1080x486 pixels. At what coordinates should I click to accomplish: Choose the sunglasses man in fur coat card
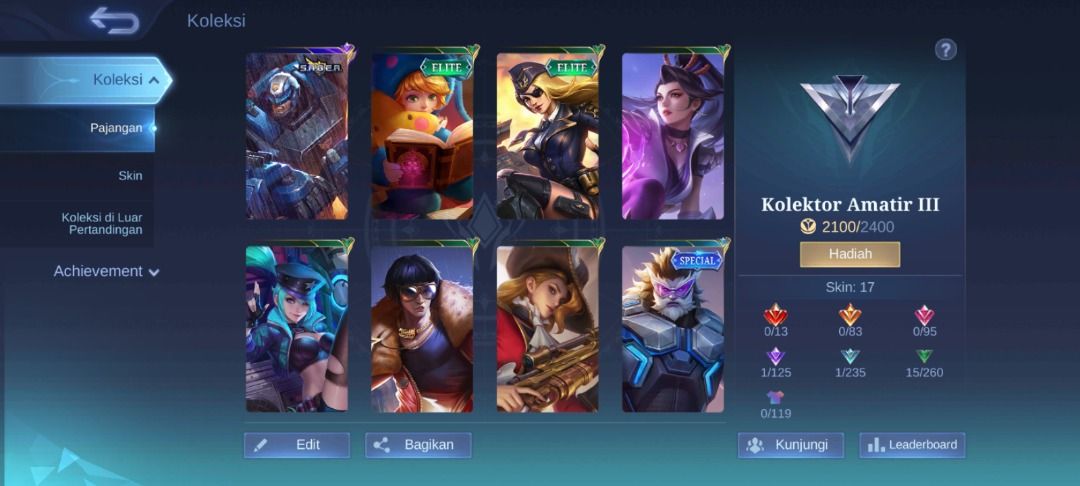coord(422,328)
